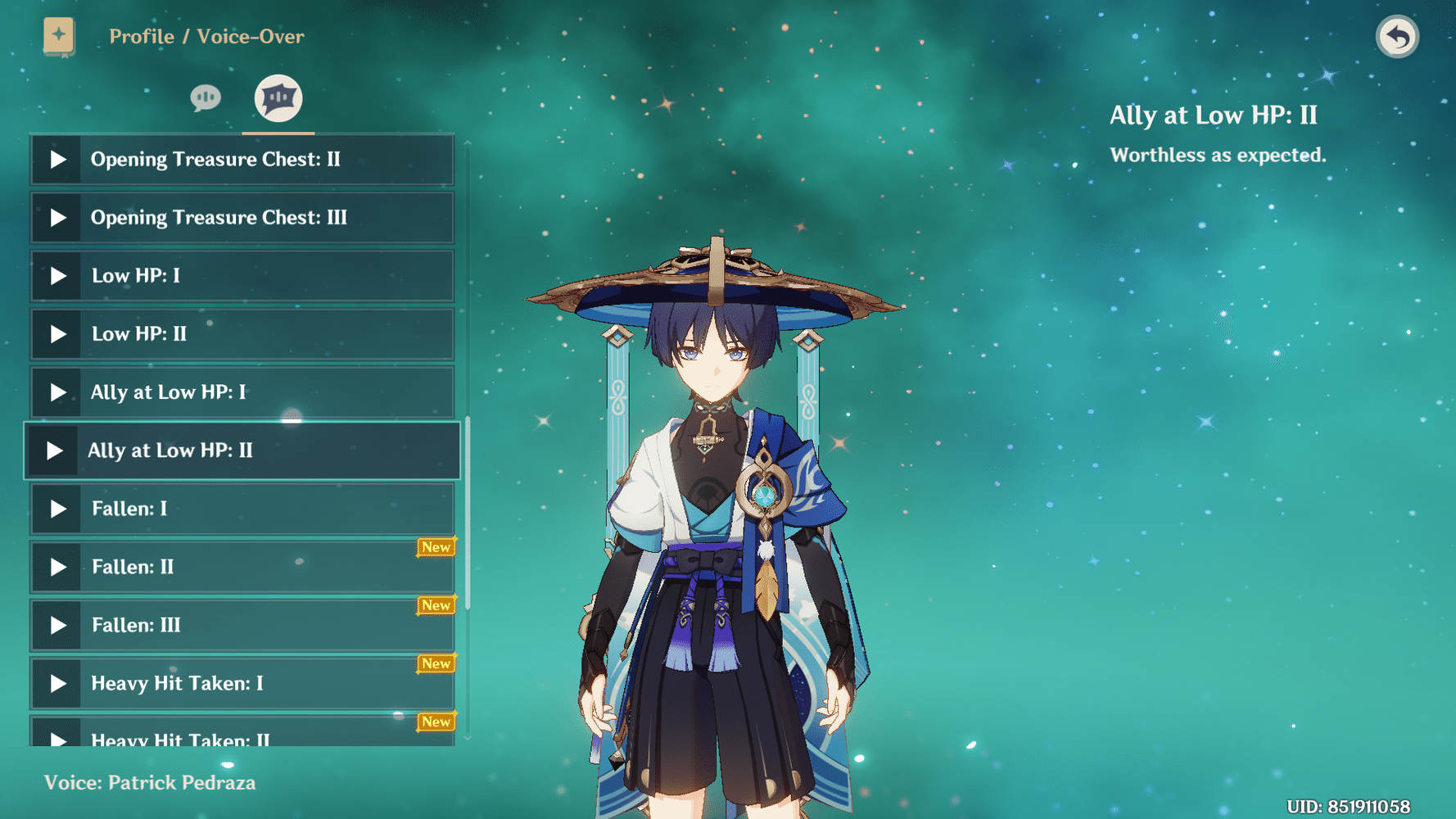The height and width of the screenshot is (819, 1456).
Task: Select the 'Low HP: II' entry
Action: click(x=242, y=334)
